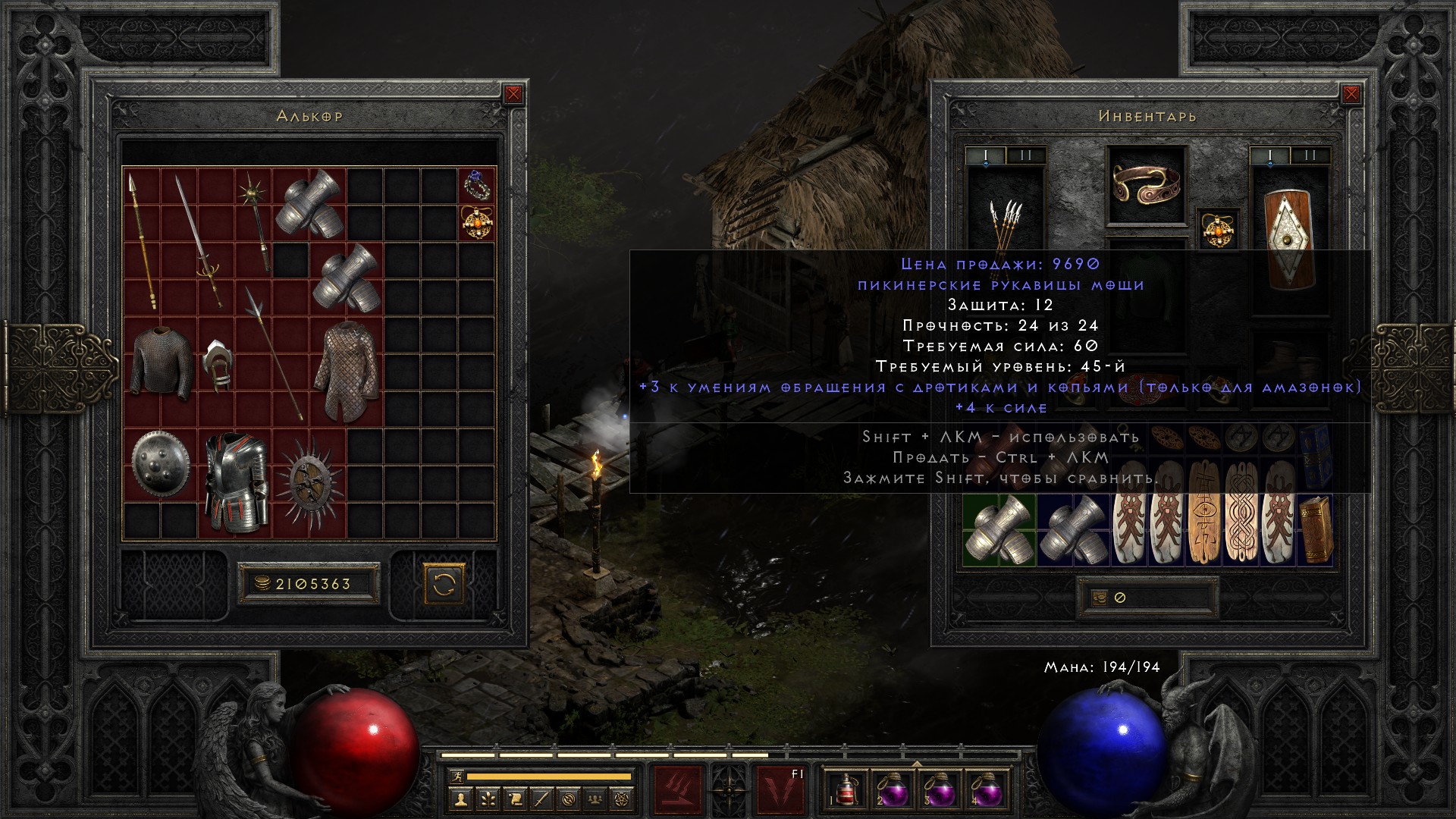
Task: Hit the vendor's circular-arrows refresh button
Action: click(x=444, y=584)
